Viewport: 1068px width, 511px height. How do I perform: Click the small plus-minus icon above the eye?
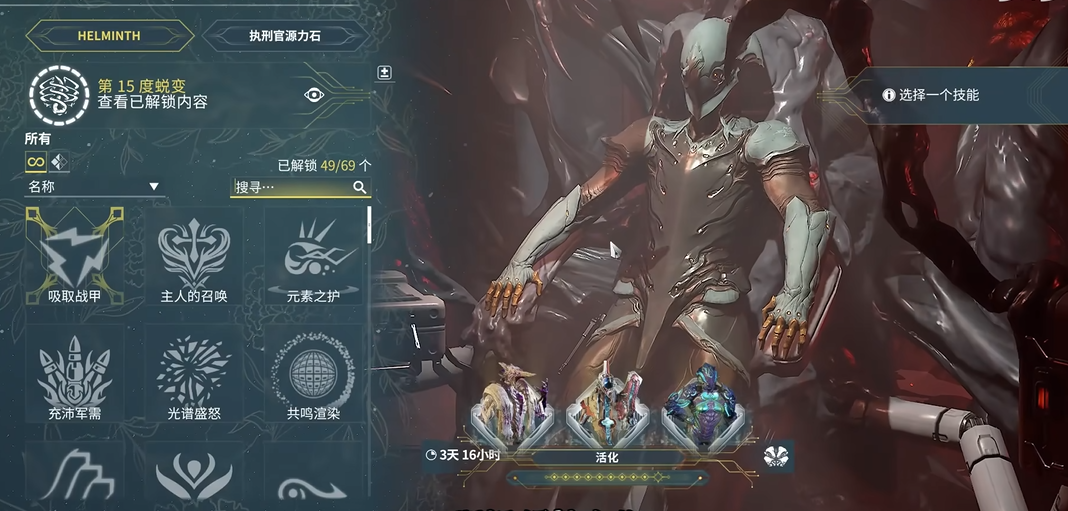(x=384, y=73)
